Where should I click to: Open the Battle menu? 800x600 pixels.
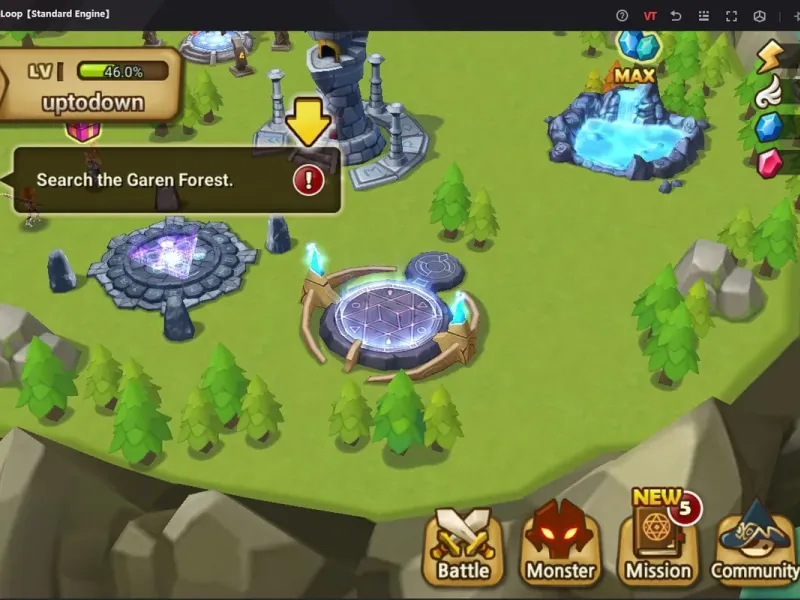click(463, 546)
